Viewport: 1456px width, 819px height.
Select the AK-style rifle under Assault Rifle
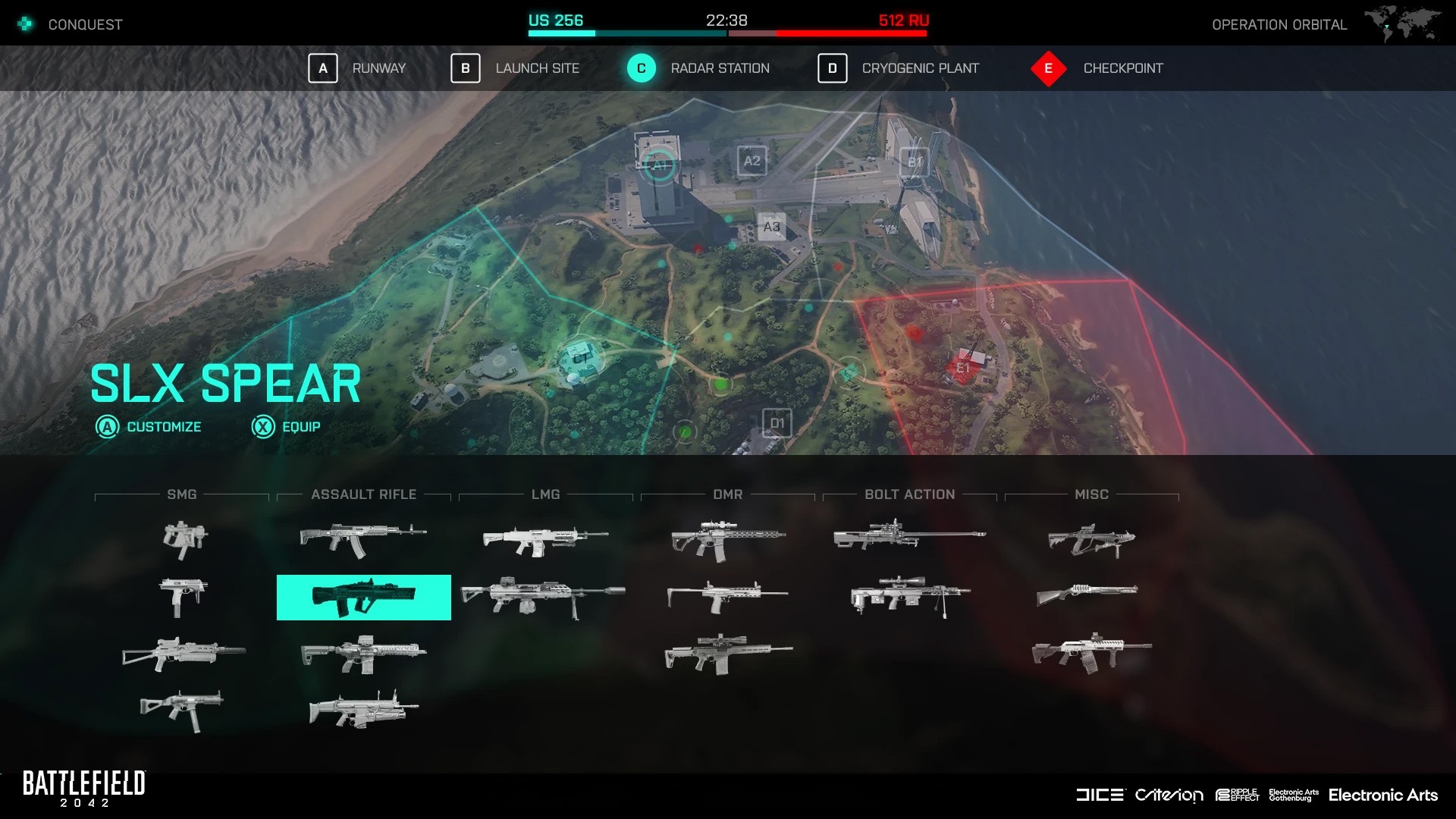[x=362, y=538]
